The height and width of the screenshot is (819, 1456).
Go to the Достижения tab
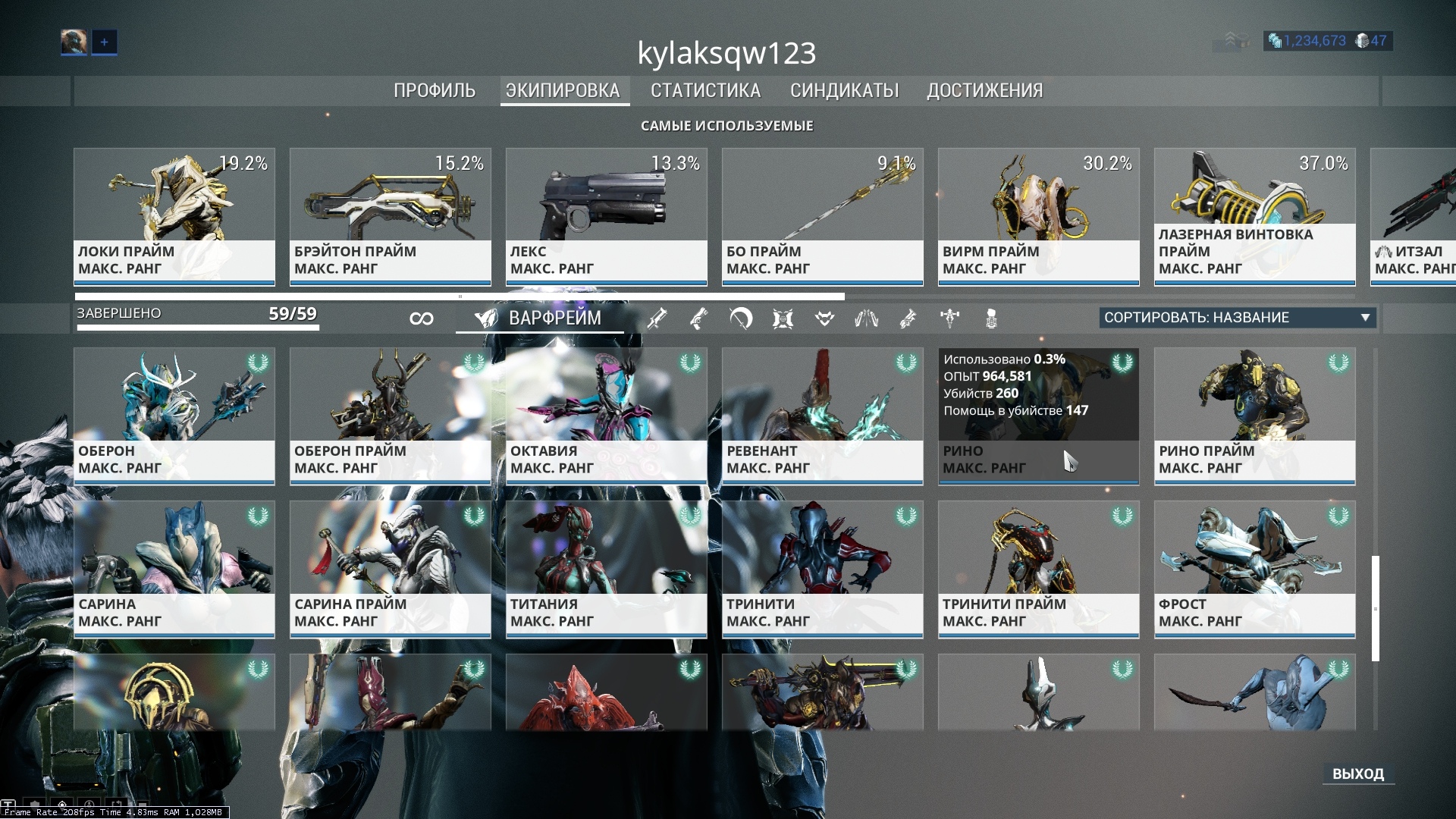[984, 90]
